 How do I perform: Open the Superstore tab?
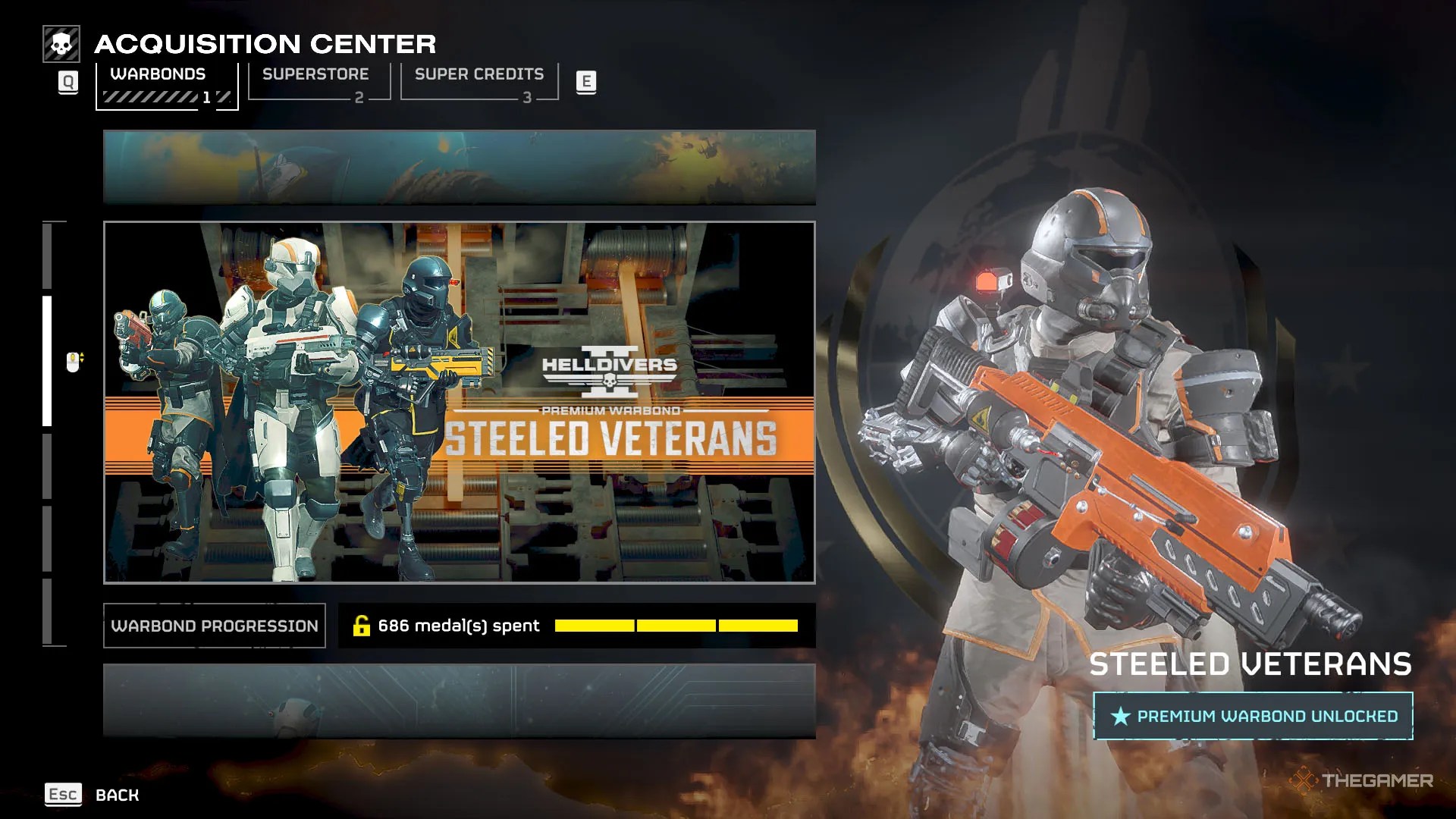click(x=318, y=82)
